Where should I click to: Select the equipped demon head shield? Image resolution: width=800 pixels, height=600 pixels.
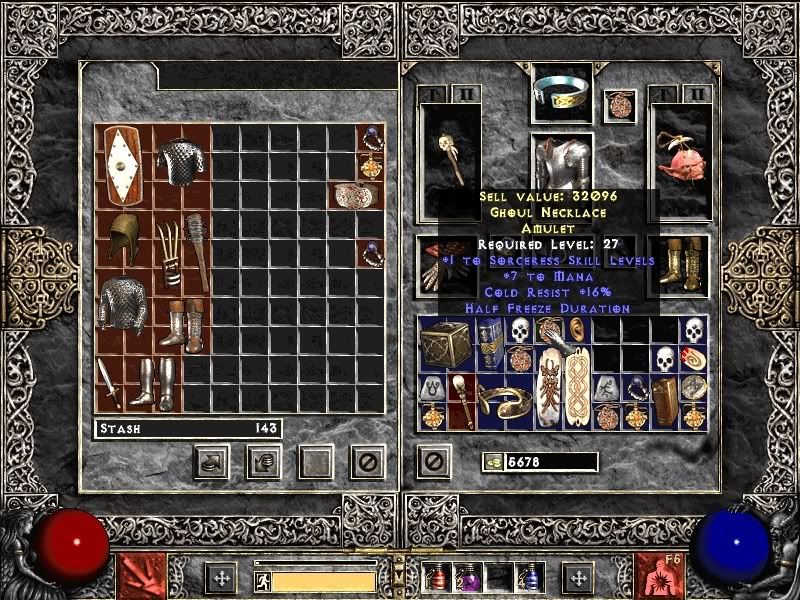click(x=682, y=157)
